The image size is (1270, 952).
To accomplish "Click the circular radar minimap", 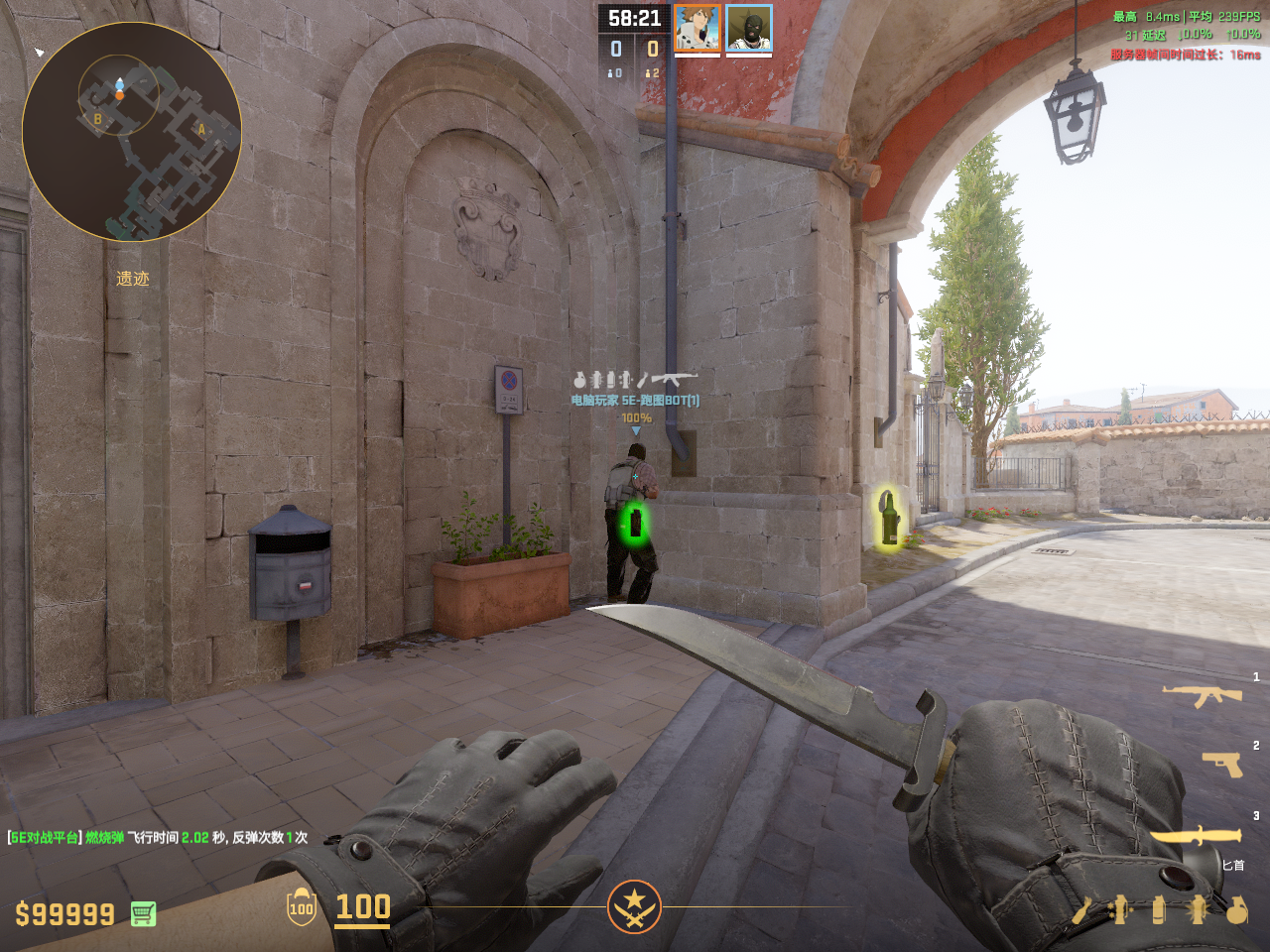I will (x=132, y=132).
